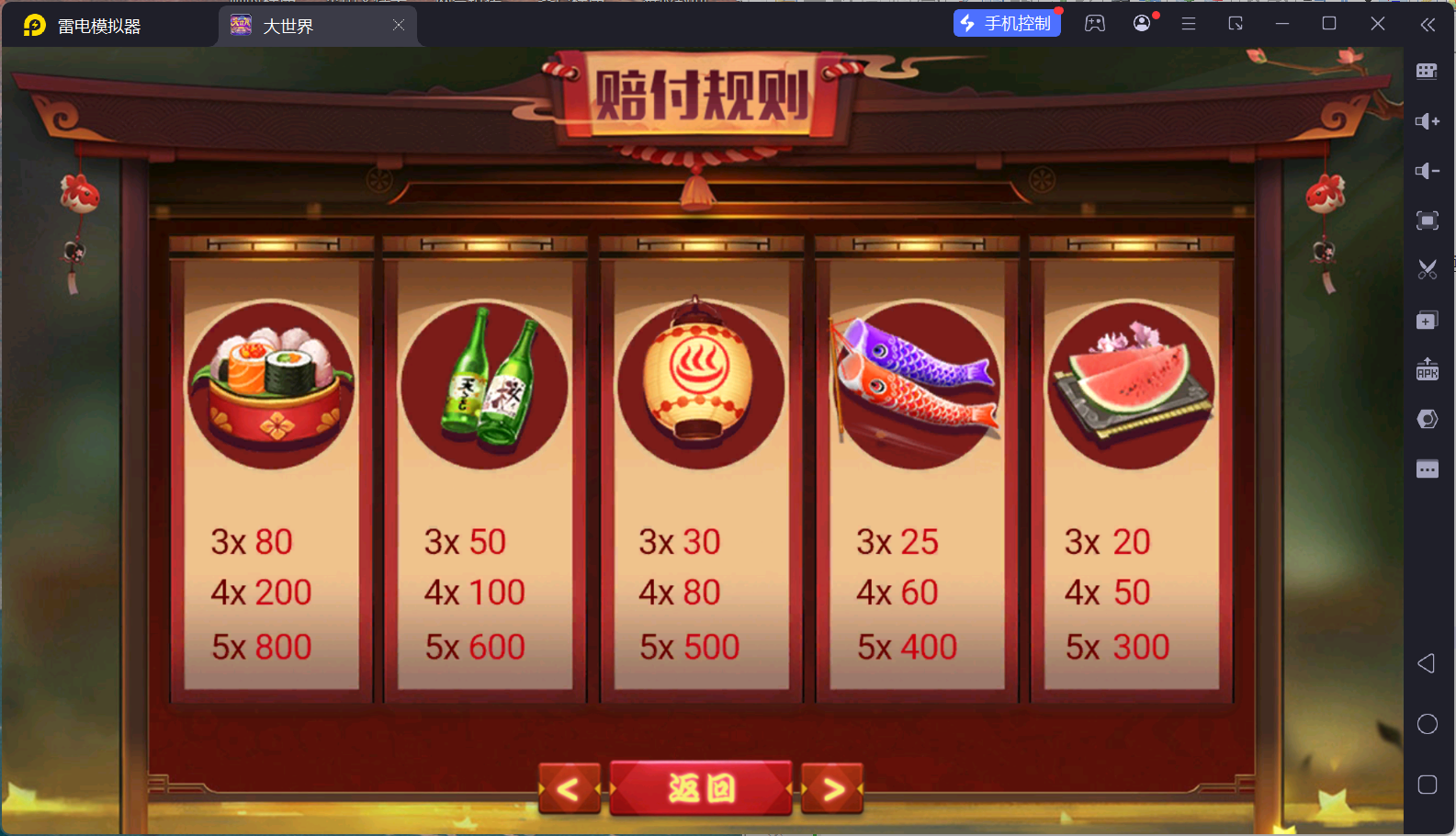This screenshot has height=836, width=1456.
Task: Take a screenshot with the fullscreen capture icon
Action: 1428,220
